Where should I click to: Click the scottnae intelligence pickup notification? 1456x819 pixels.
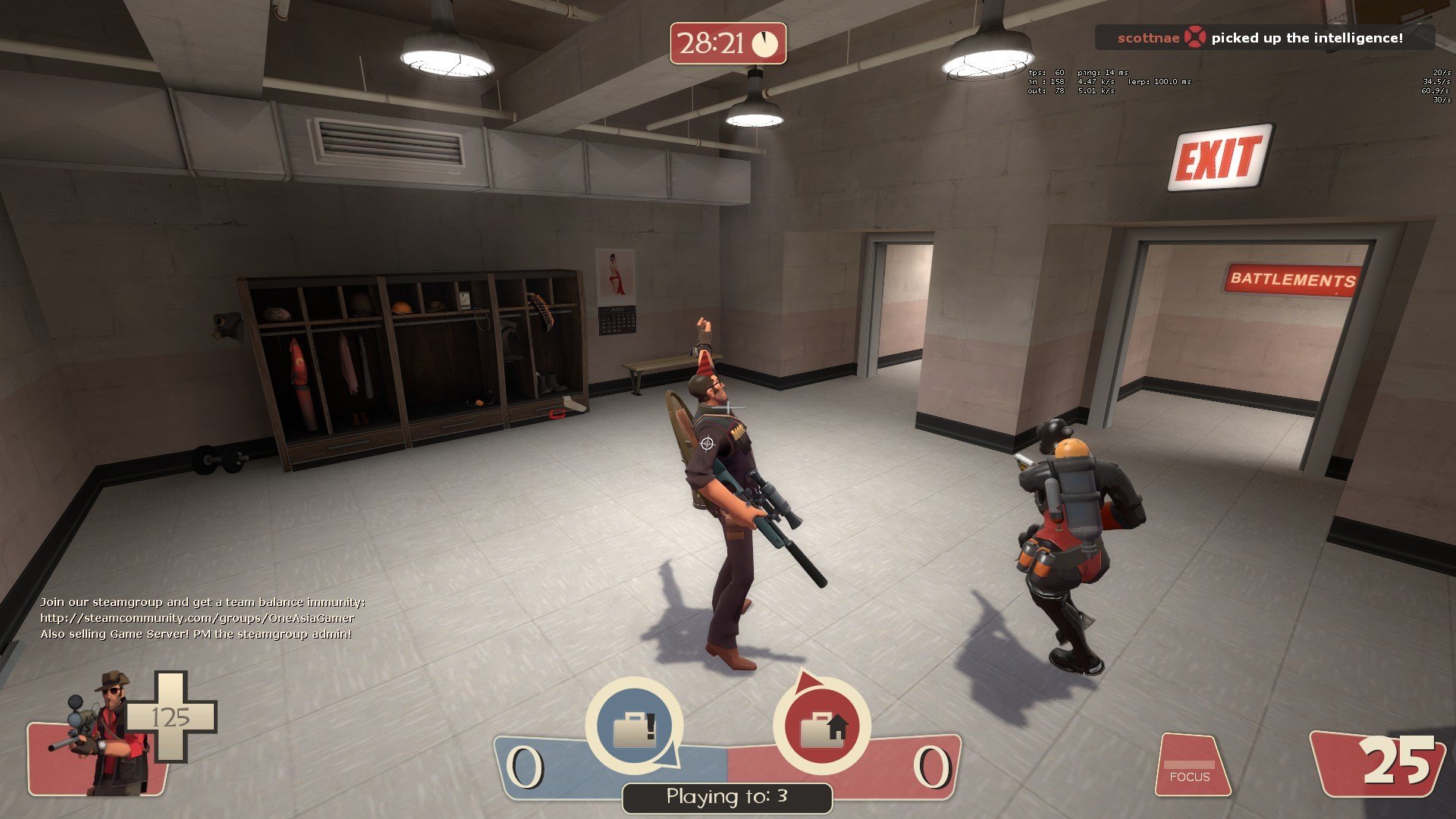pos(1264,38)
